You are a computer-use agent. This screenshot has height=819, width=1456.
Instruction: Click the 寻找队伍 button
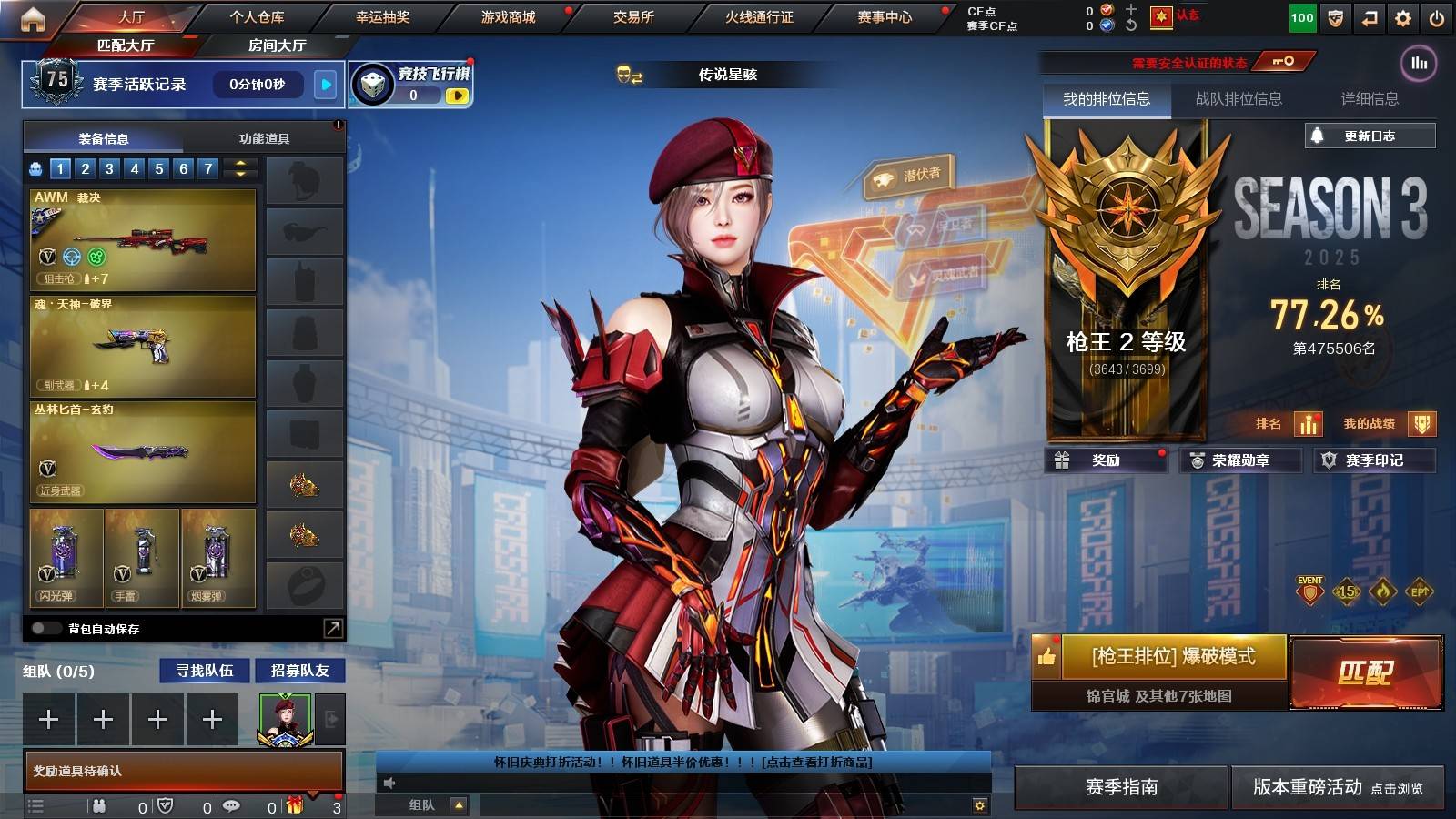click(203, 671)
